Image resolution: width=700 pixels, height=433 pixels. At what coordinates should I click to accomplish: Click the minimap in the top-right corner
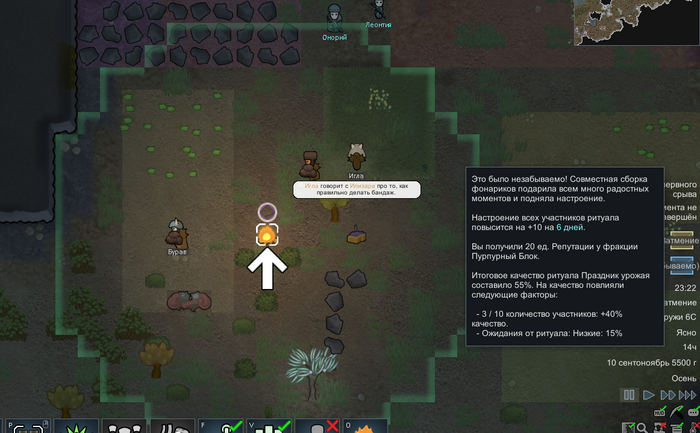(x=636, y=23)
